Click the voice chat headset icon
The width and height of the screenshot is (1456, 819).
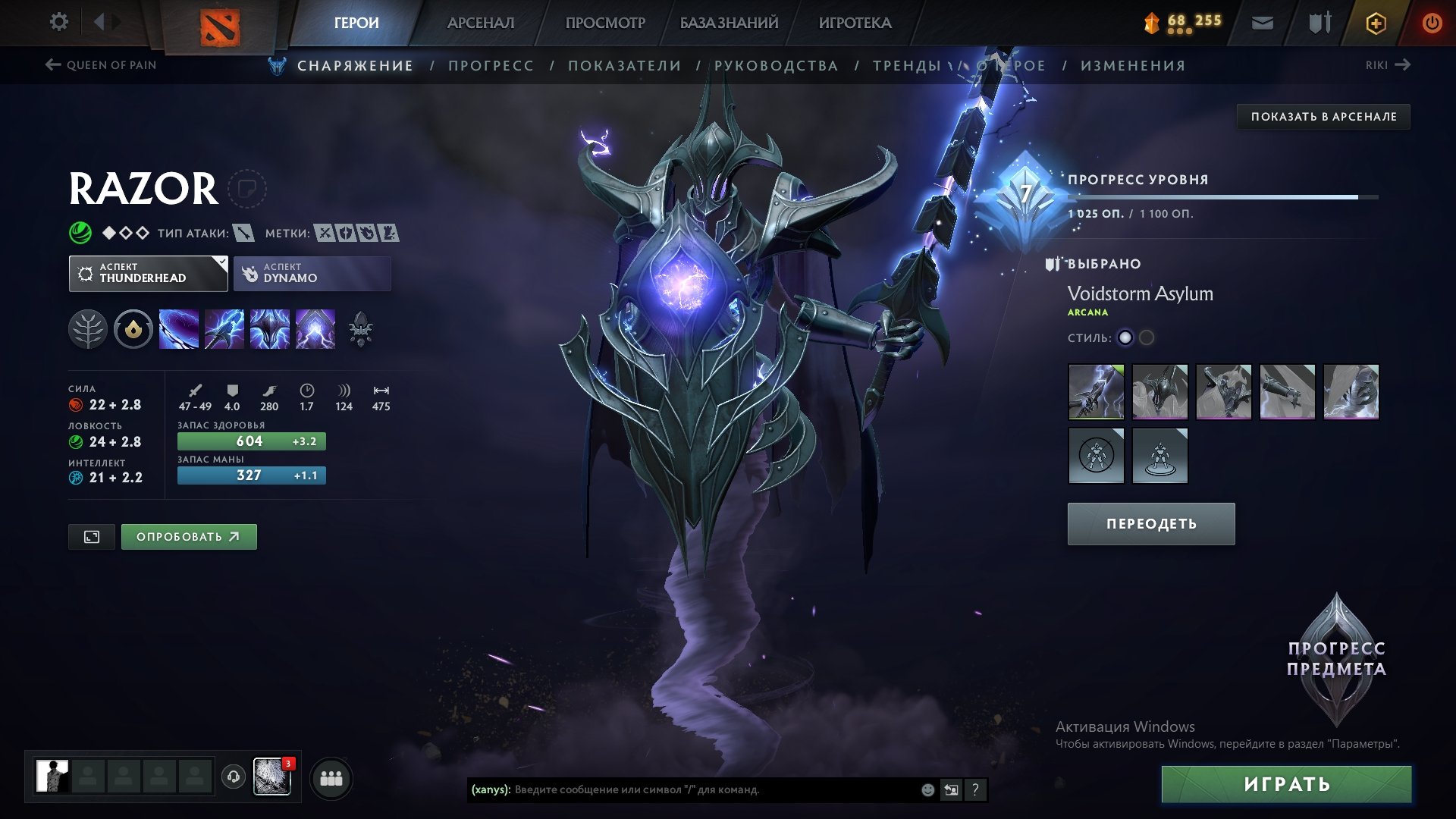pos(234,778)
